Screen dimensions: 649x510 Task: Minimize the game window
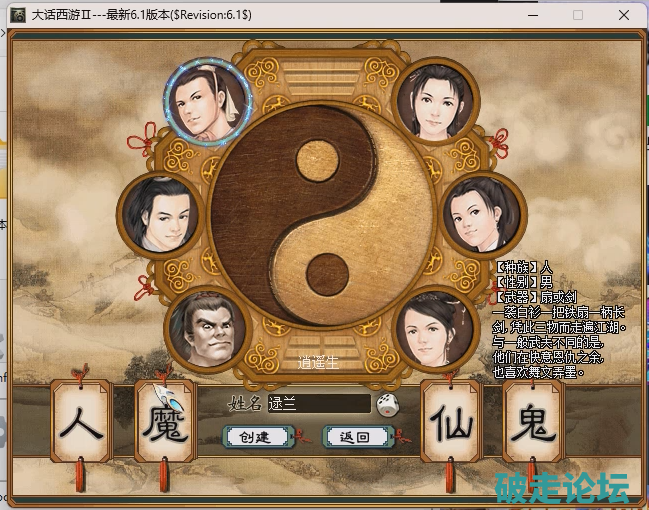tap(531, 15)
